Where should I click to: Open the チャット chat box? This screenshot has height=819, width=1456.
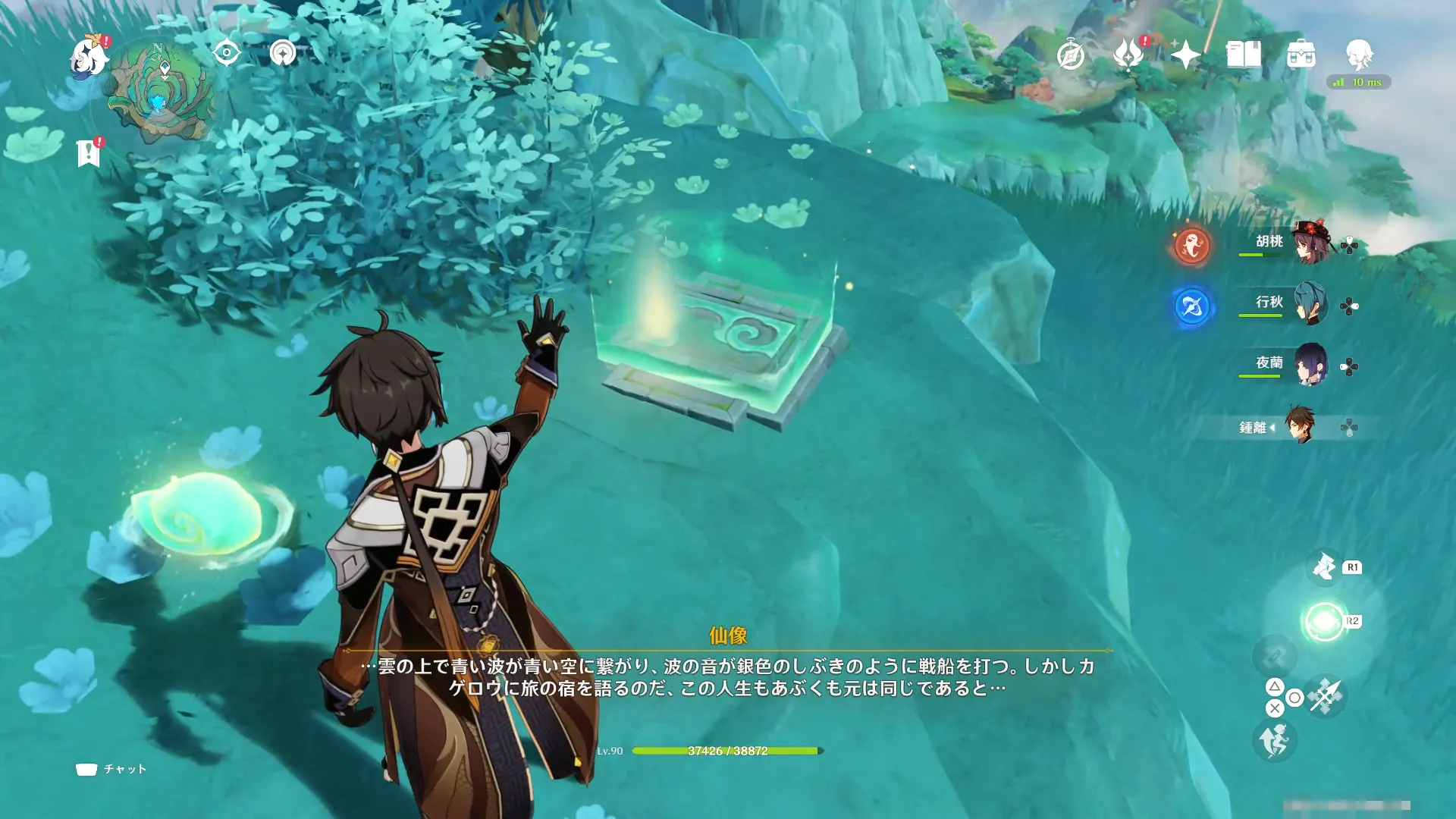click(x=111, y=769)
